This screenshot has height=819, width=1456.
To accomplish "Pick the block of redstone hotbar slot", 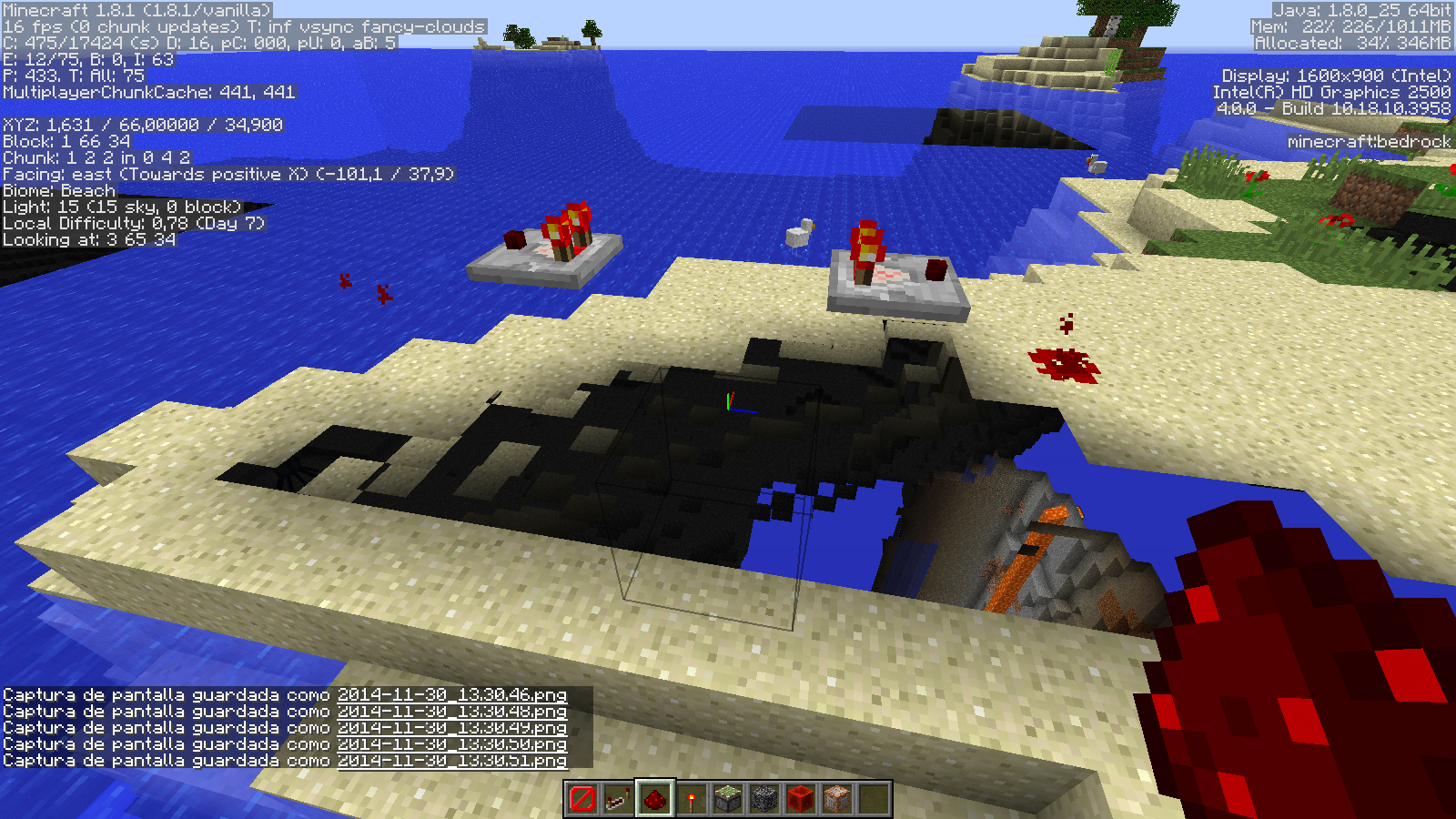I will coord(801,799).
